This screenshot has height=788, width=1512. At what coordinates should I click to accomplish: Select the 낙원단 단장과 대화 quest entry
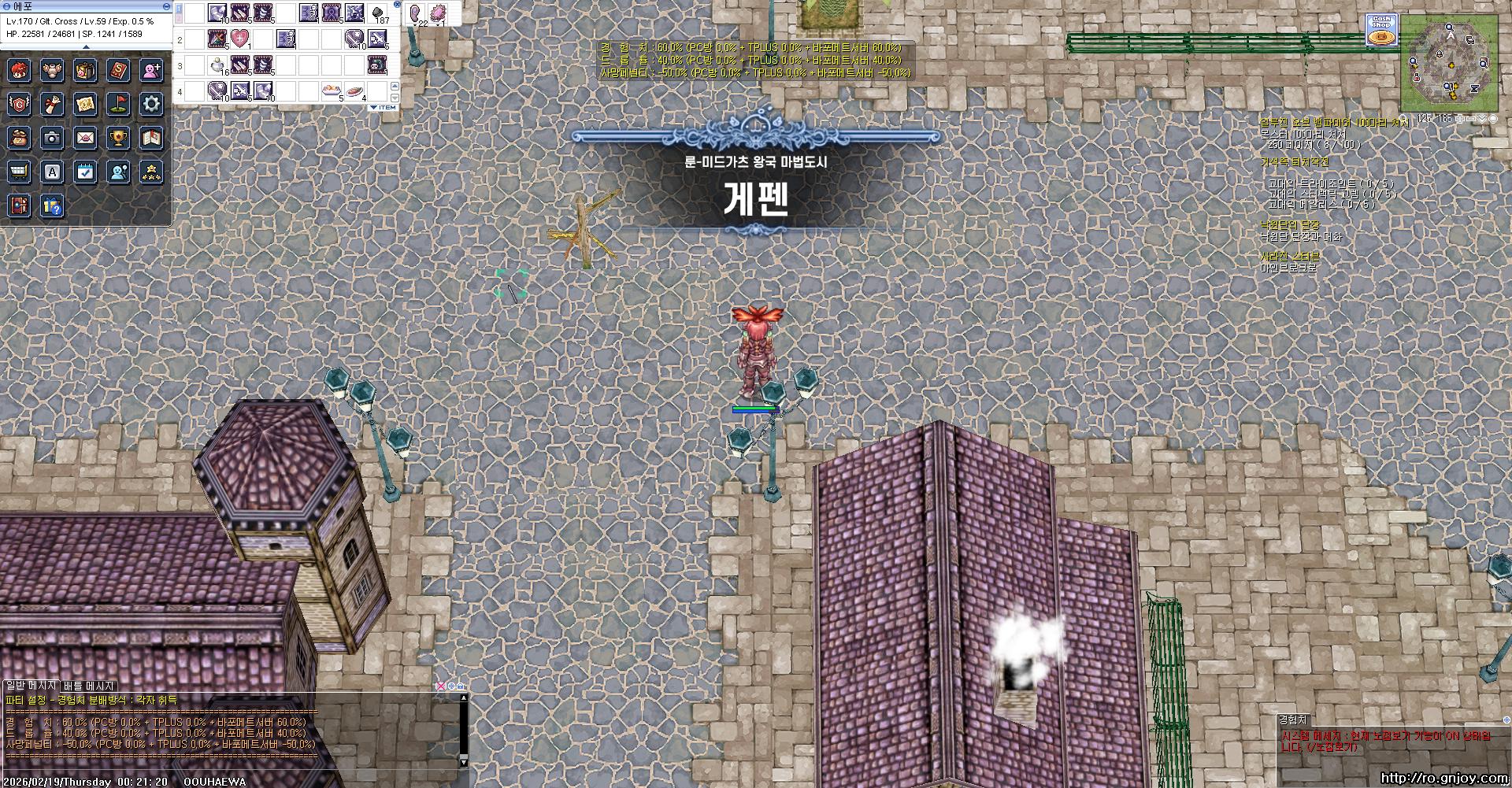[1300, 235]
